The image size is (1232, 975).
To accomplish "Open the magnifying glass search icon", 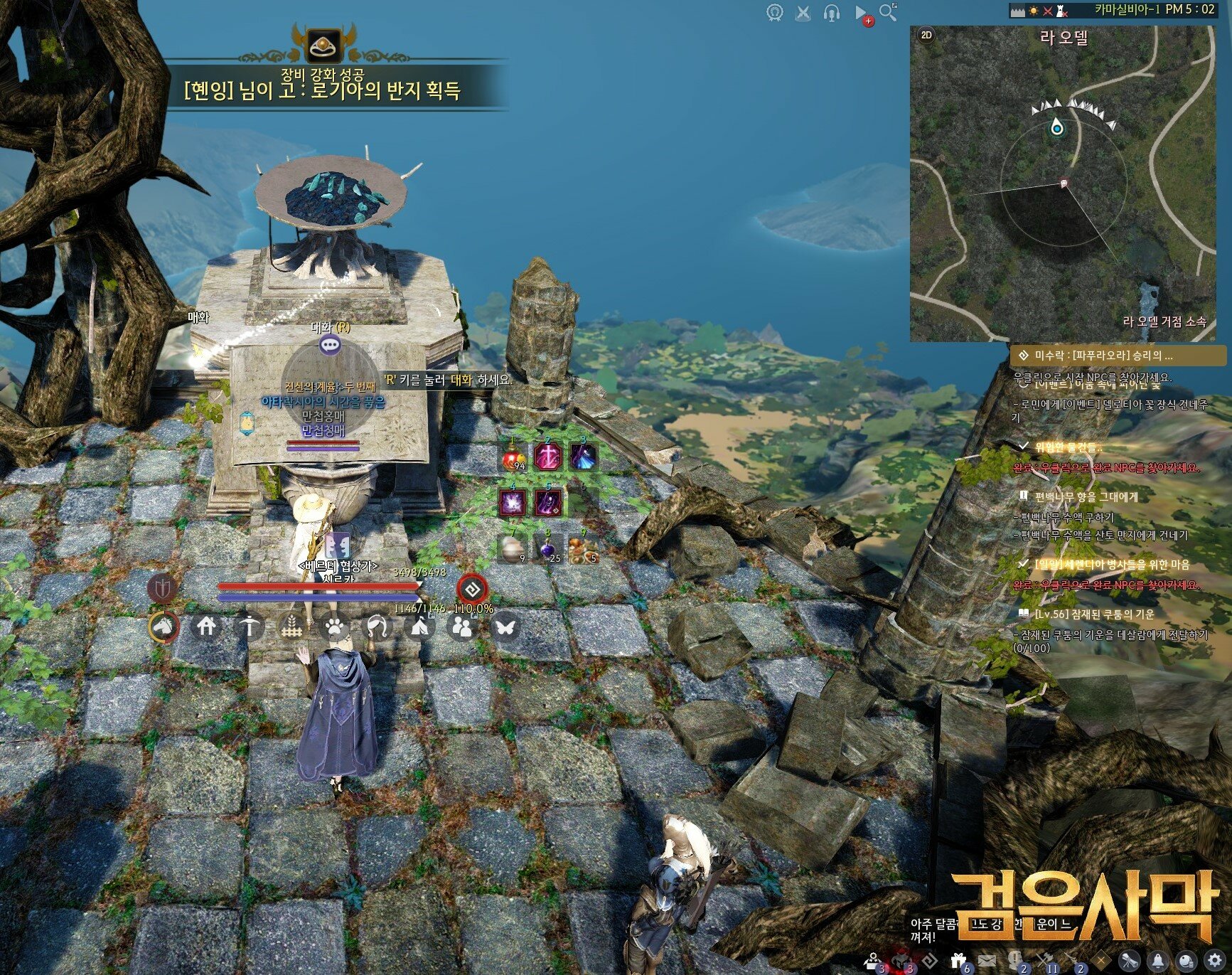I will click(x=888, y=12).
